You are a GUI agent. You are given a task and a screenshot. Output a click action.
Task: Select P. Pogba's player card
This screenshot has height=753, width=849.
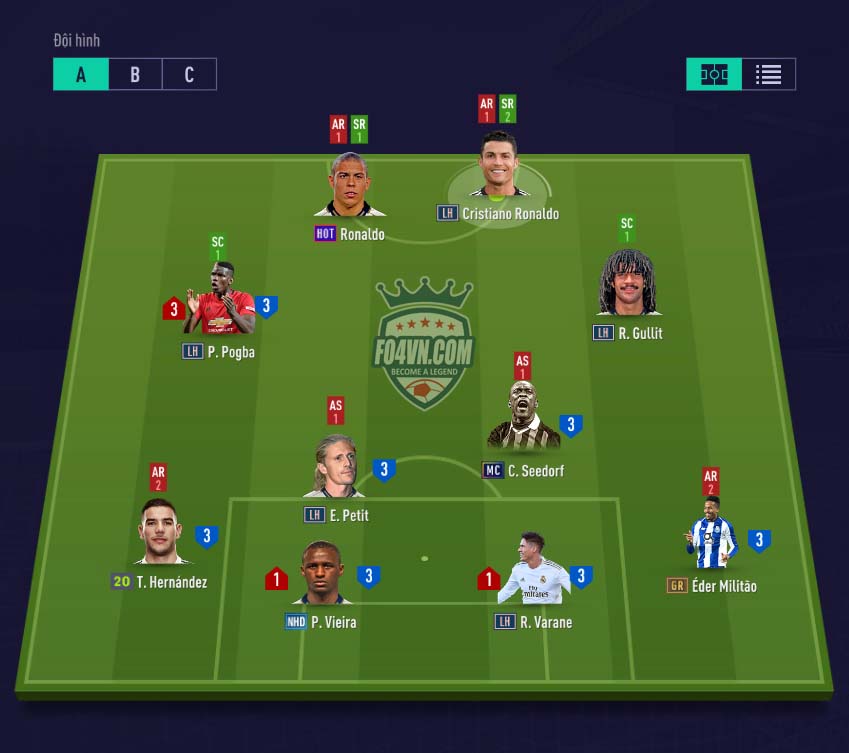pyautogui.click(x=218, y=301)
